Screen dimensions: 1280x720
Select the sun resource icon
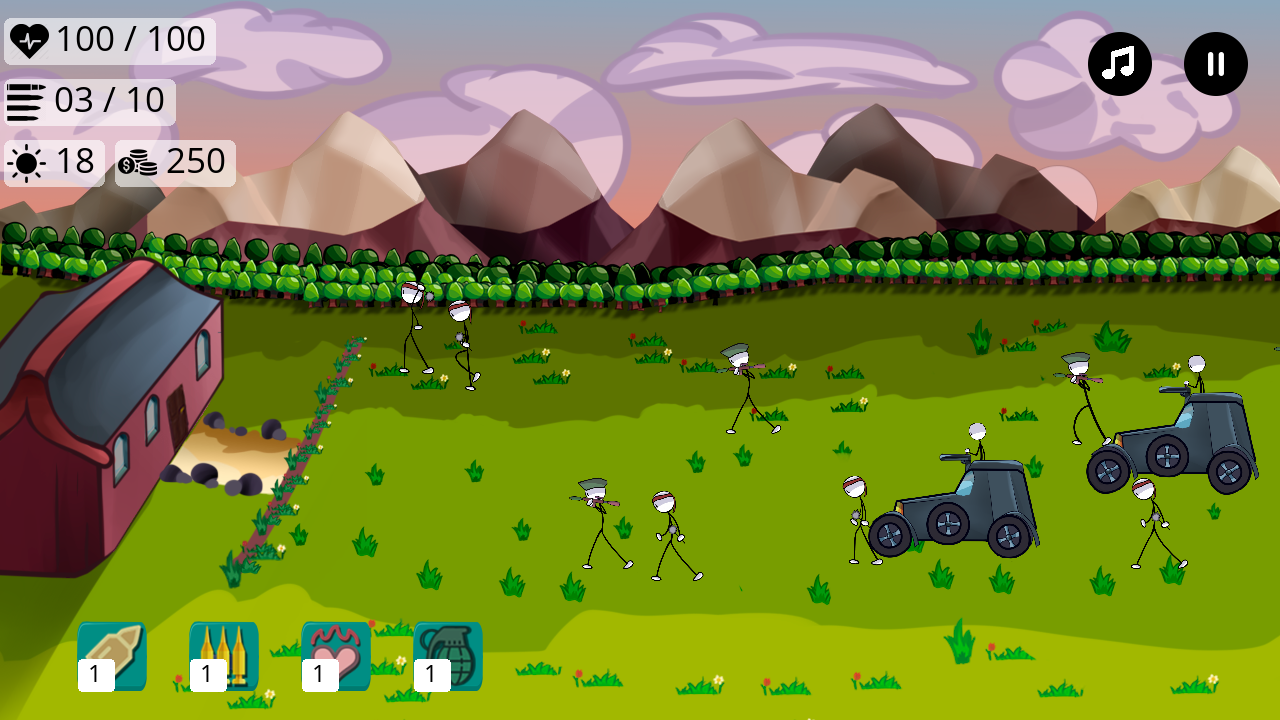pos(24,162)
